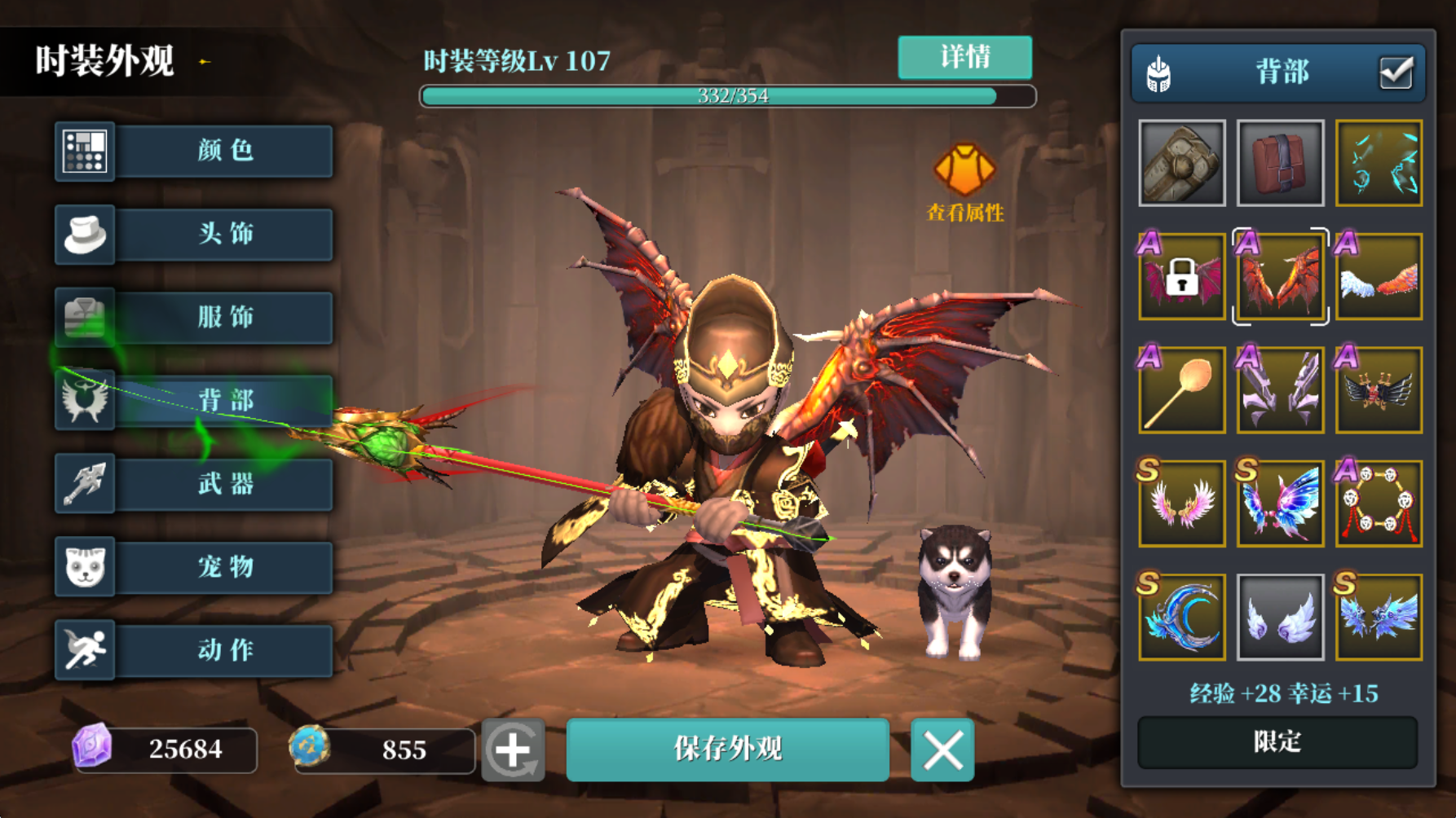Select the locked pink A-rank wings
This screenshot has height=818, width=1456.
pos(1180,276)
